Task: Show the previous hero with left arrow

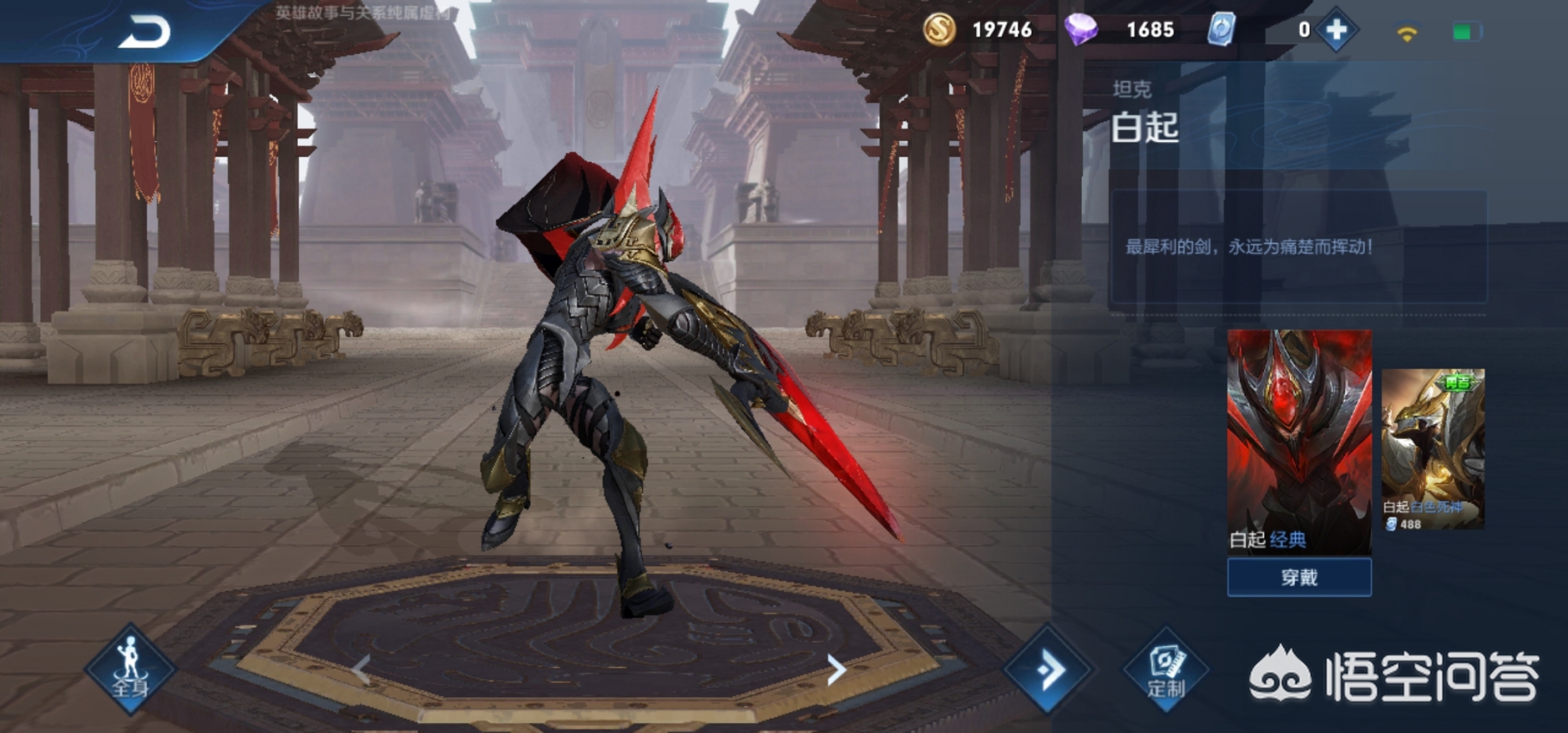Action: (x=361, y=670)
